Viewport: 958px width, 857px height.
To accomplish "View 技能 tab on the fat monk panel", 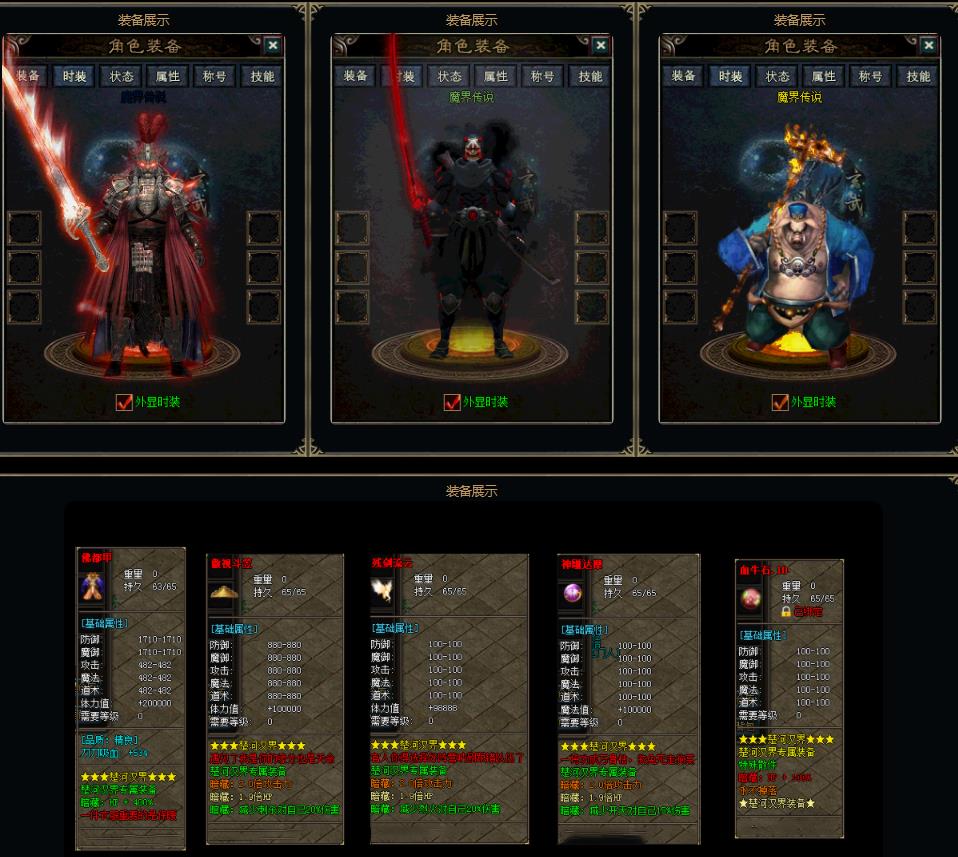I will (x=919, y=76).
